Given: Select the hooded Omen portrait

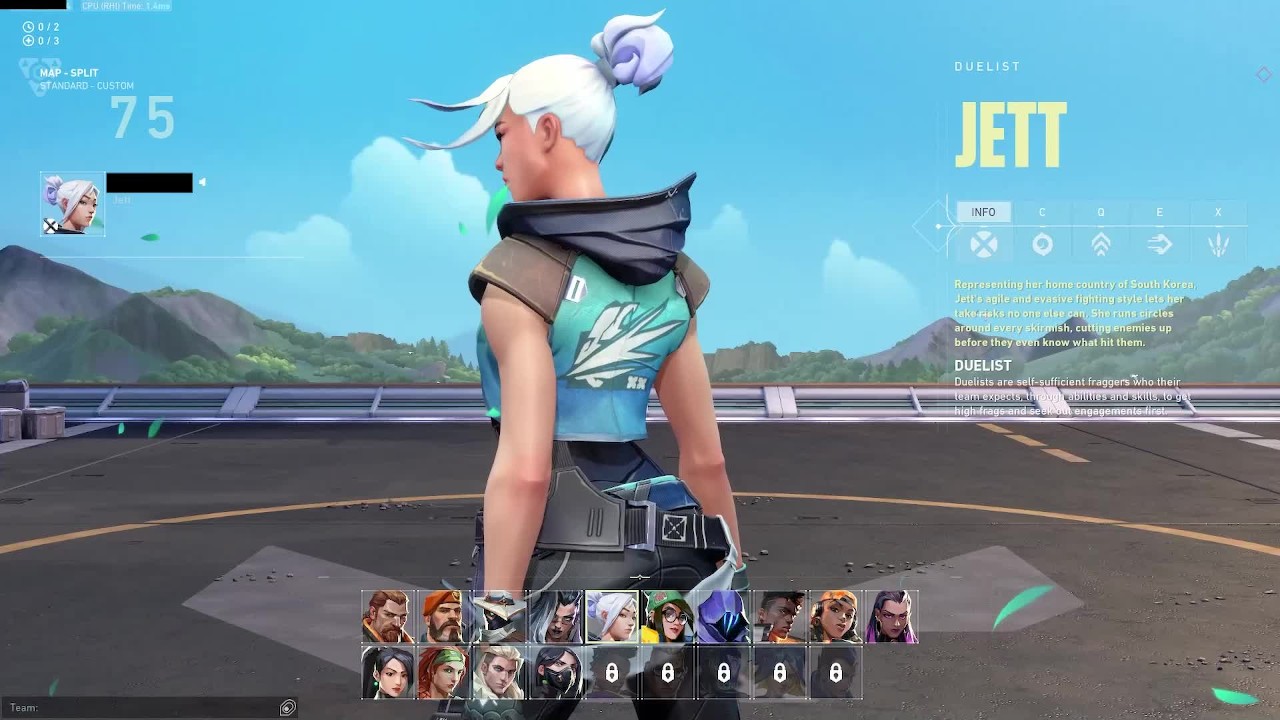Looking at the screenshot, I should 724,617.
